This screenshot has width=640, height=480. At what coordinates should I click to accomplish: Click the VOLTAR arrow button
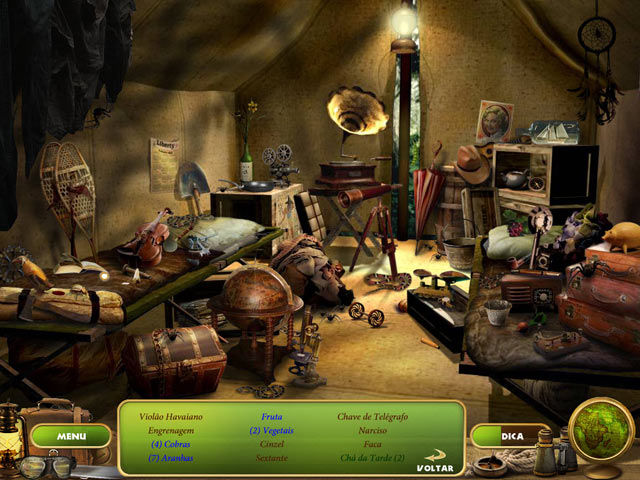[435, 461]
